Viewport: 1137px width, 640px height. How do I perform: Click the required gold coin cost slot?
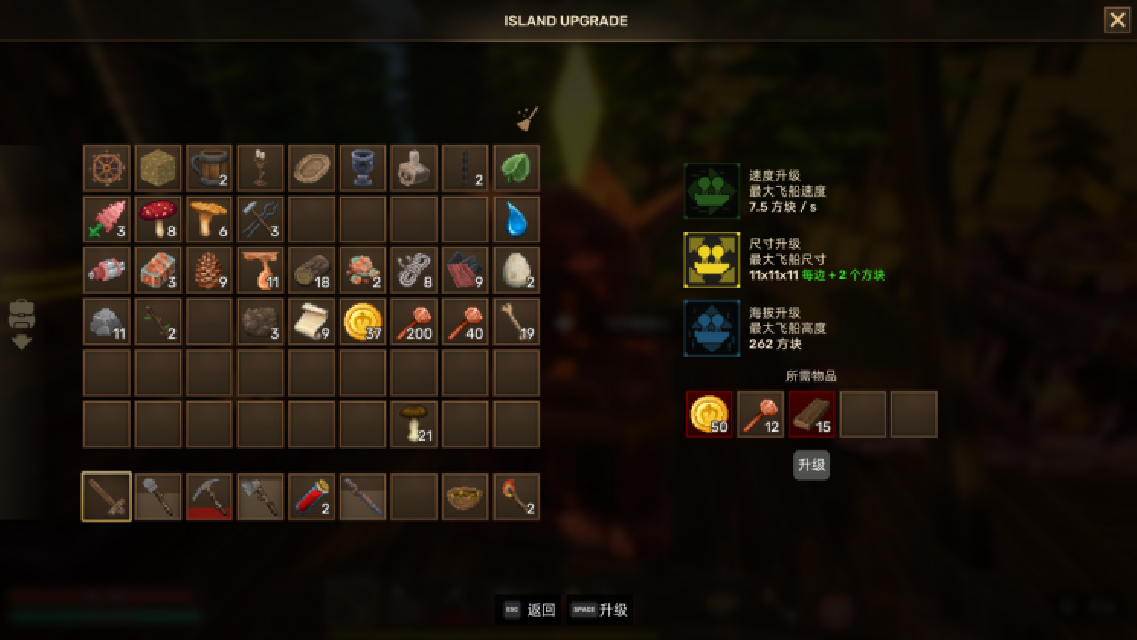[x=709, y=414]
